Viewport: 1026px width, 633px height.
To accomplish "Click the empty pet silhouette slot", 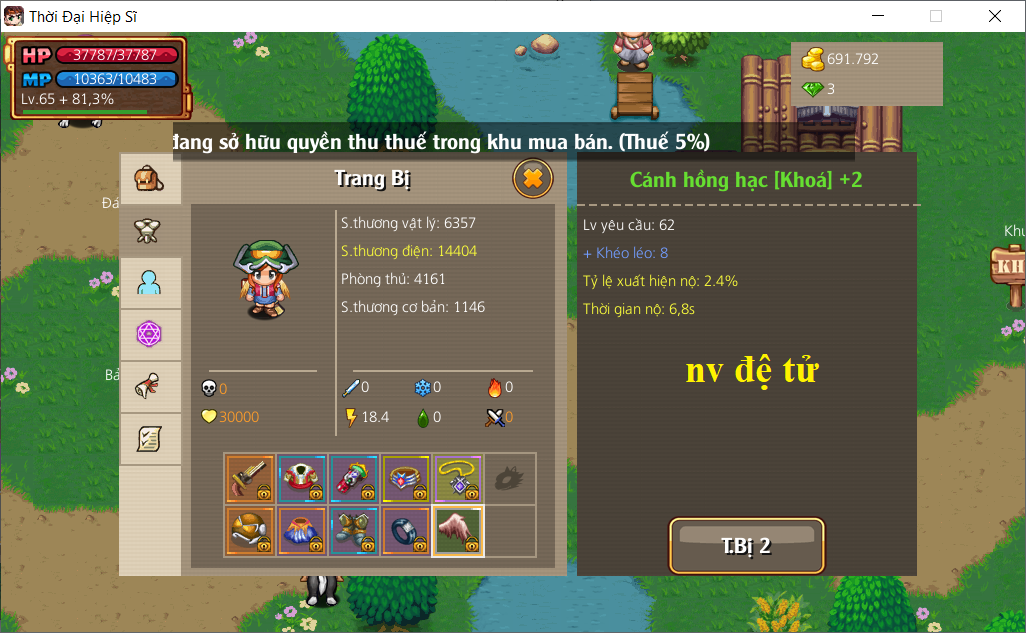I will pos(510,479).
